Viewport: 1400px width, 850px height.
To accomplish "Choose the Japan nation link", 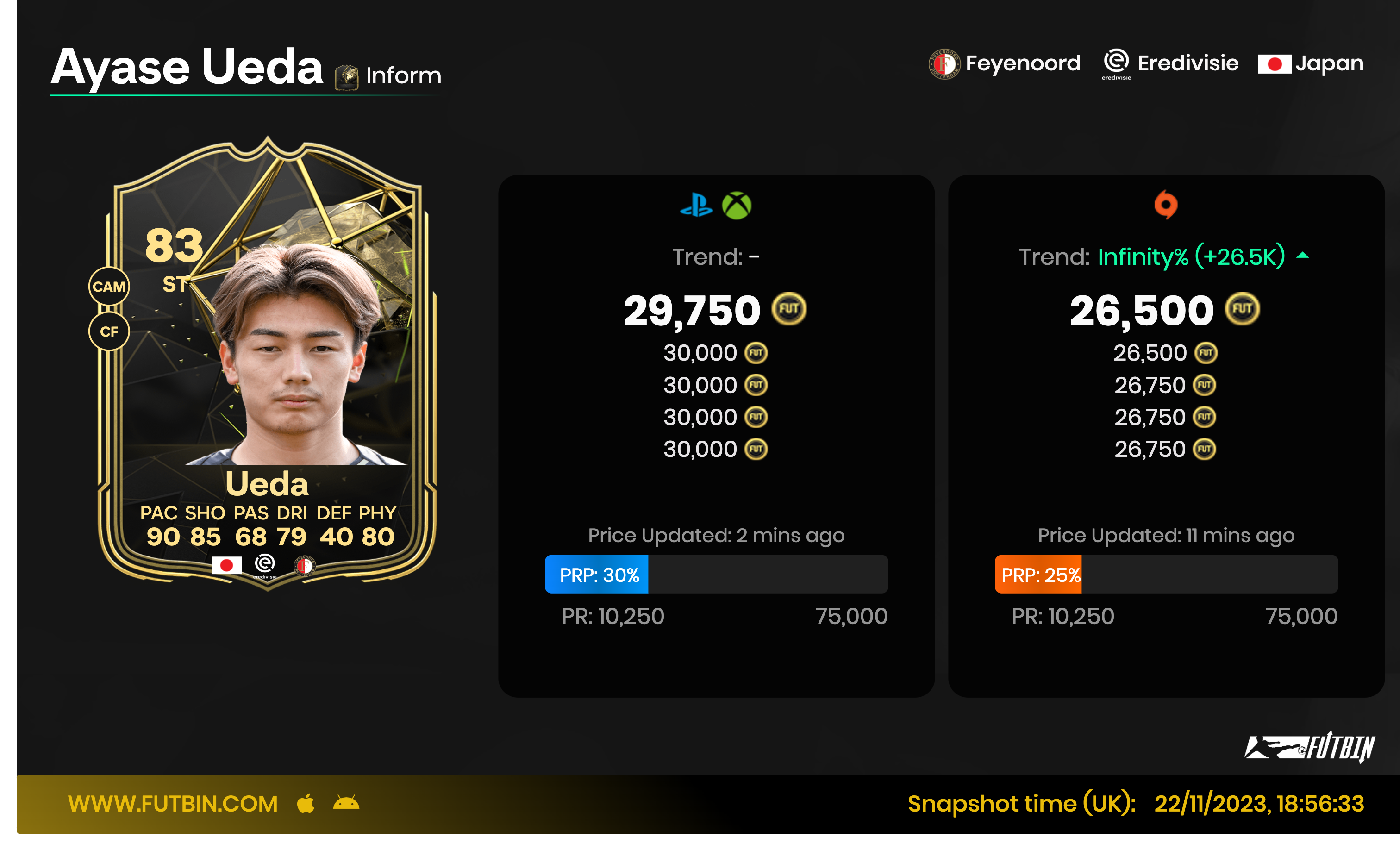I will pyautogui.click(x=1311, y=63).
